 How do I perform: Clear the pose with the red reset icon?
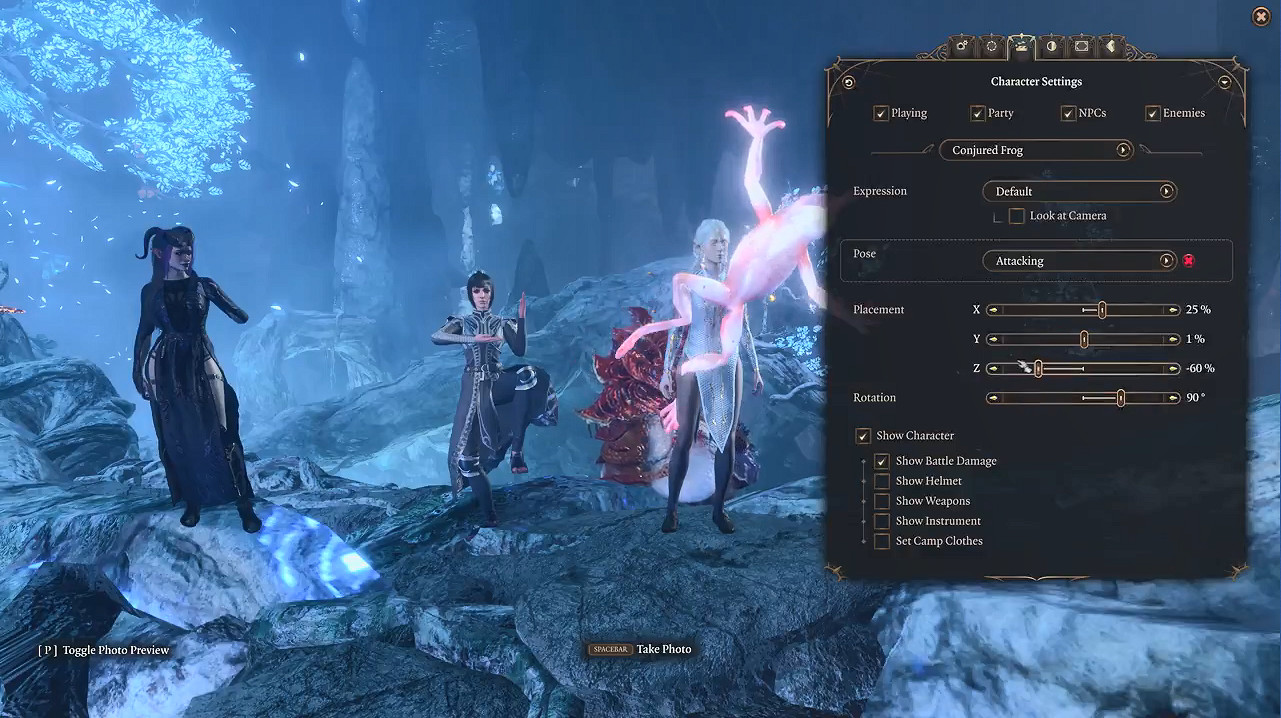[x=1188, y=261]
